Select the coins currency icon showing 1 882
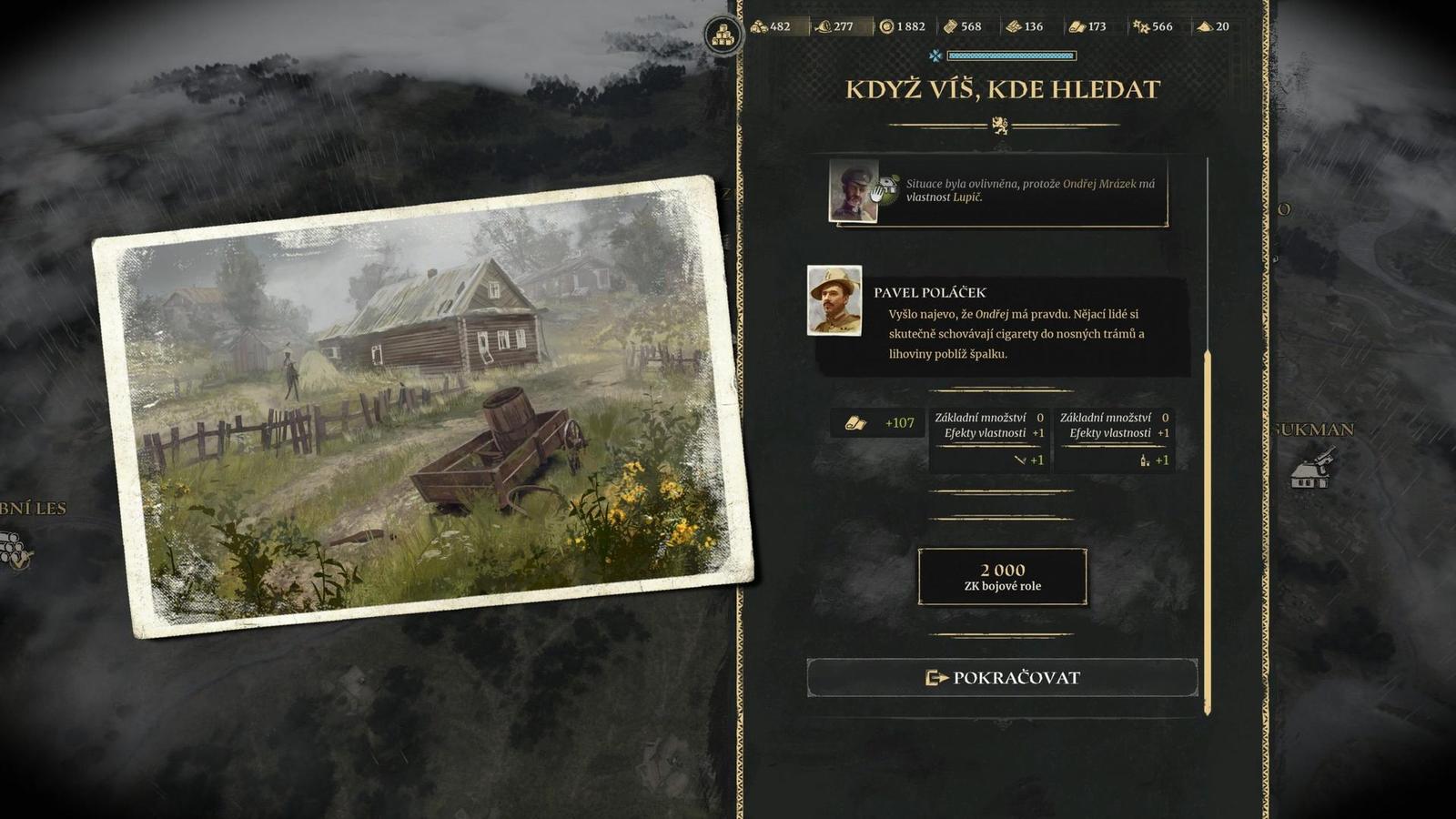The width and height of the screenshot is (1456, 819). [885, 27]
